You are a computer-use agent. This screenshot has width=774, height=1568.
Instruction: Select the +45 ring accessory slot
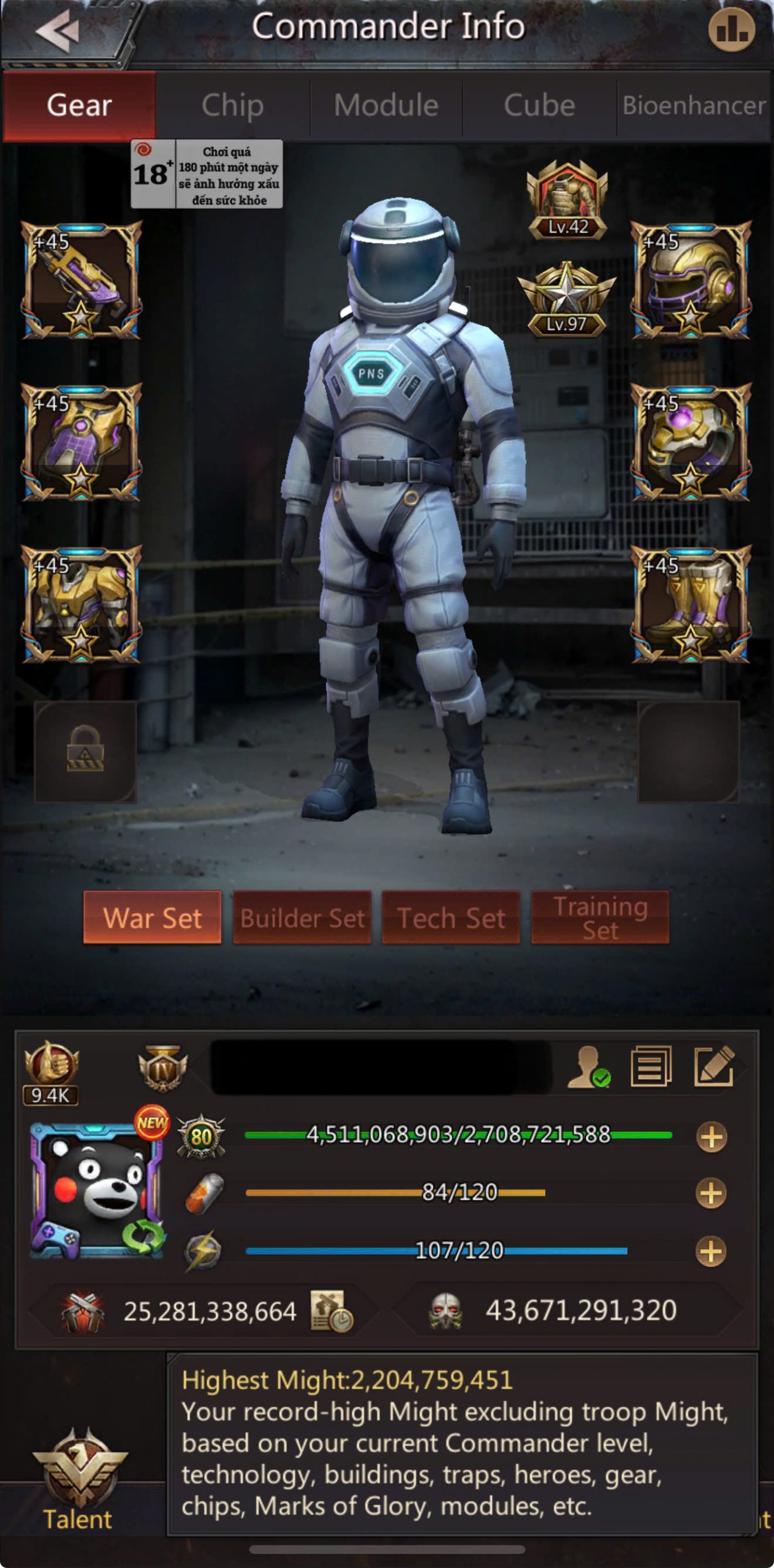pyautogui.click(x=690, y=442)
